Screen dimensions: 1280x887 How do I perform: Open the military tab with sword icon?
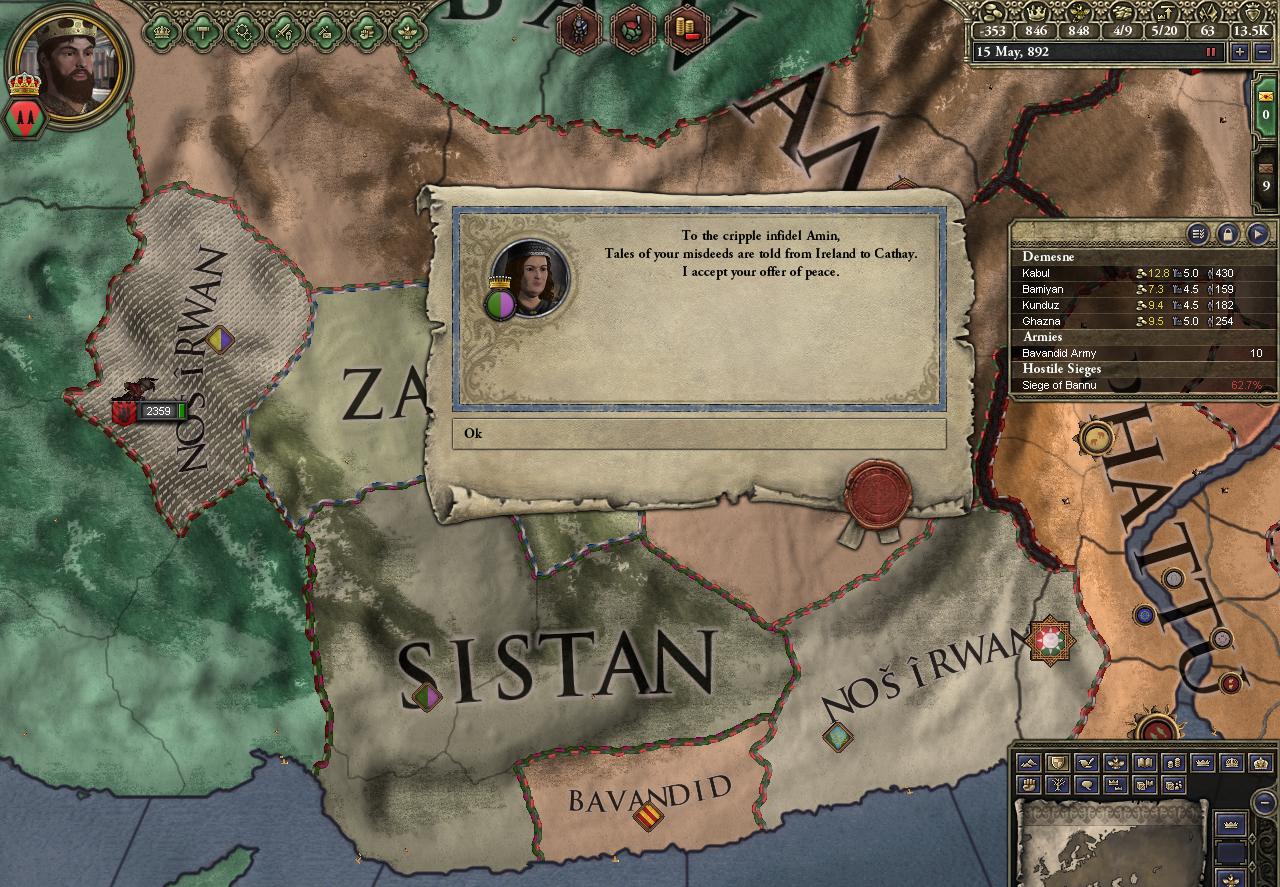286,30
